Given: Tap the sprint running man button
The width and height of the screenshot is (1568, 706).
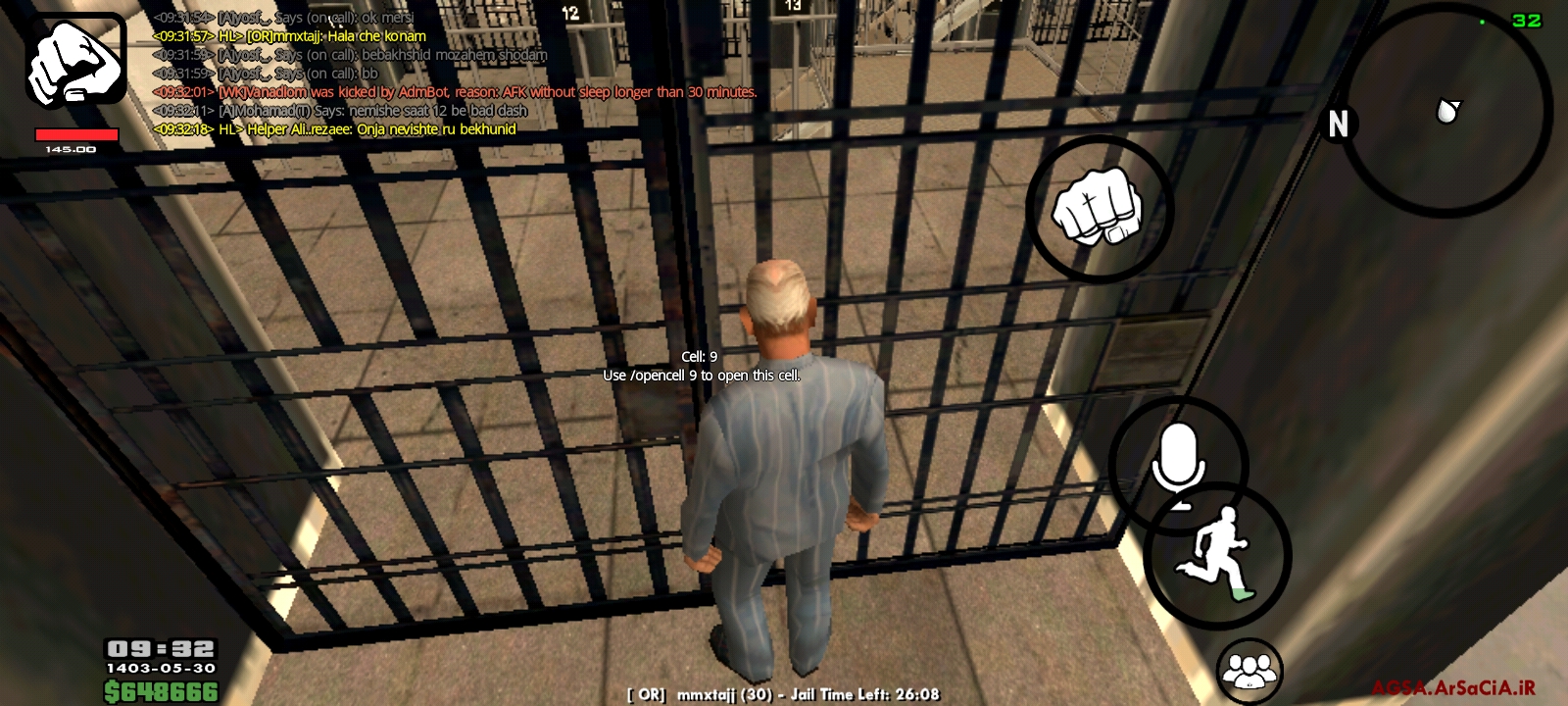Looking at the screenshot, I should (1217, 556).
